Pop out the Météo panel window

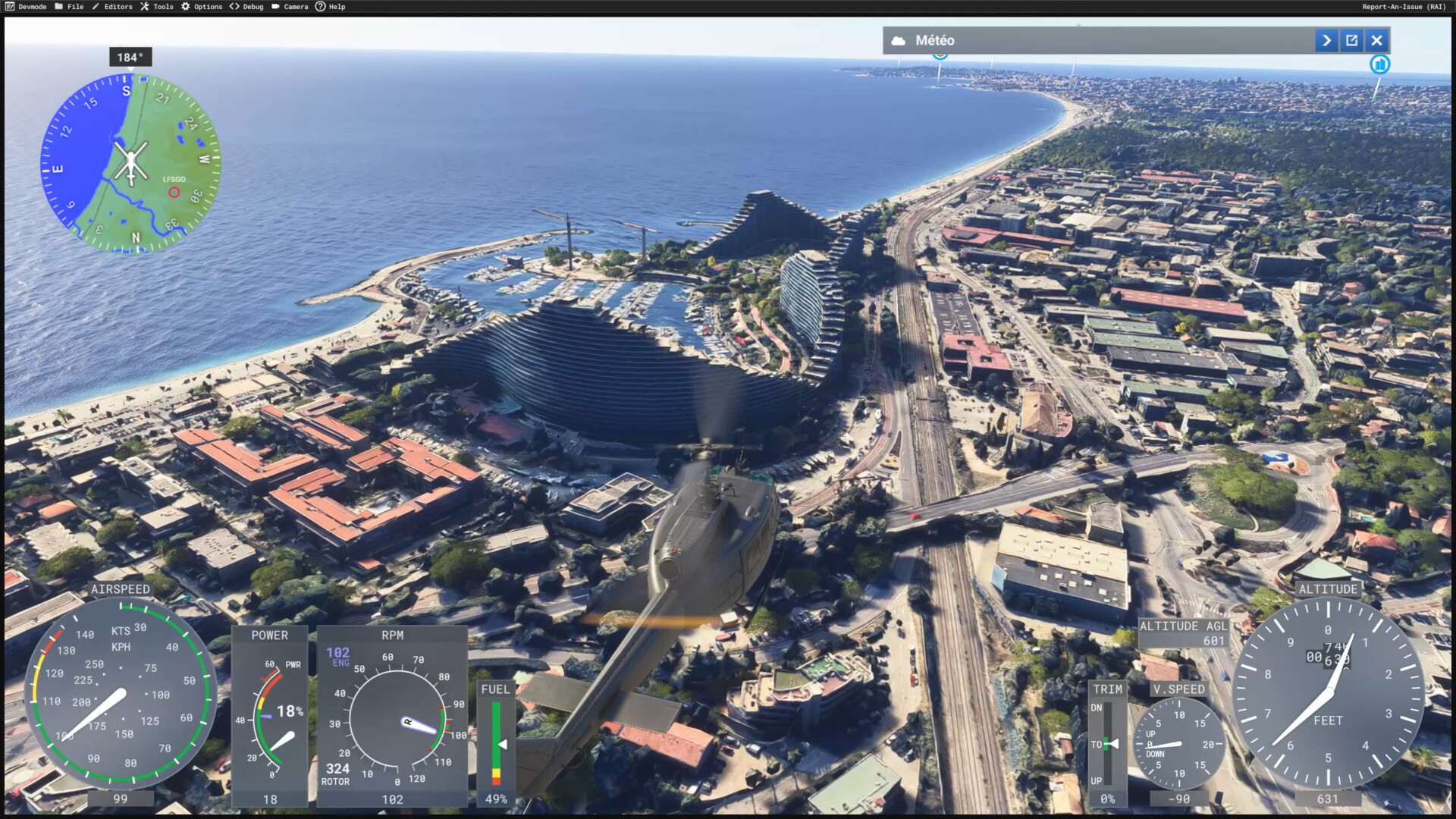pyautogui.click(x=1351, y=40)
